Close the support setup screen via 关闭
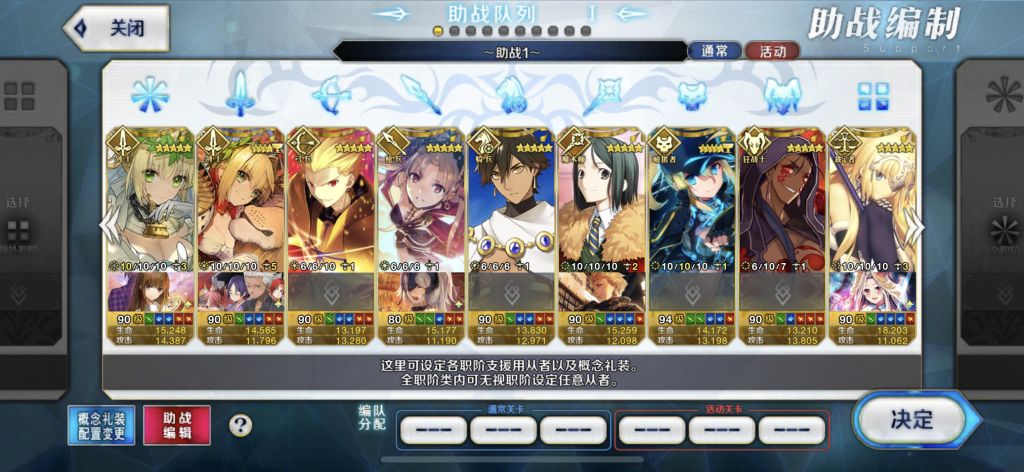The width and height of the screenshot is (1024, 472). (x=116, y=28)
